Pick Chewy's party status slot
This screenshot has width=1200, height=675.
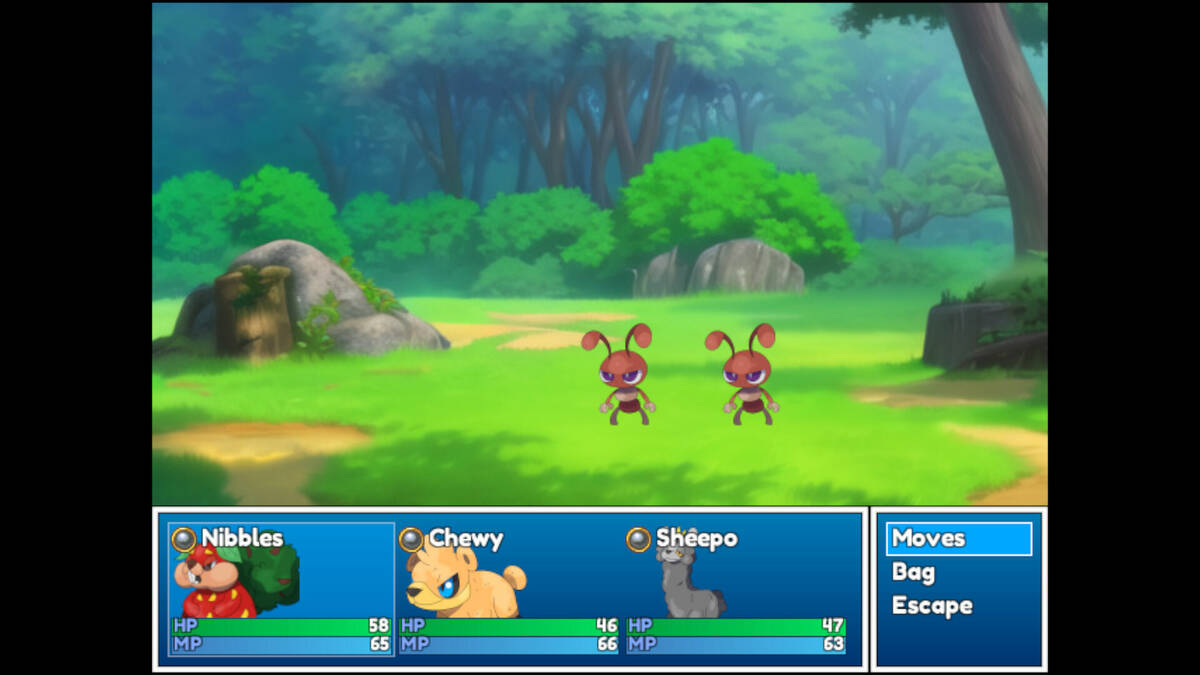[508, 589]
